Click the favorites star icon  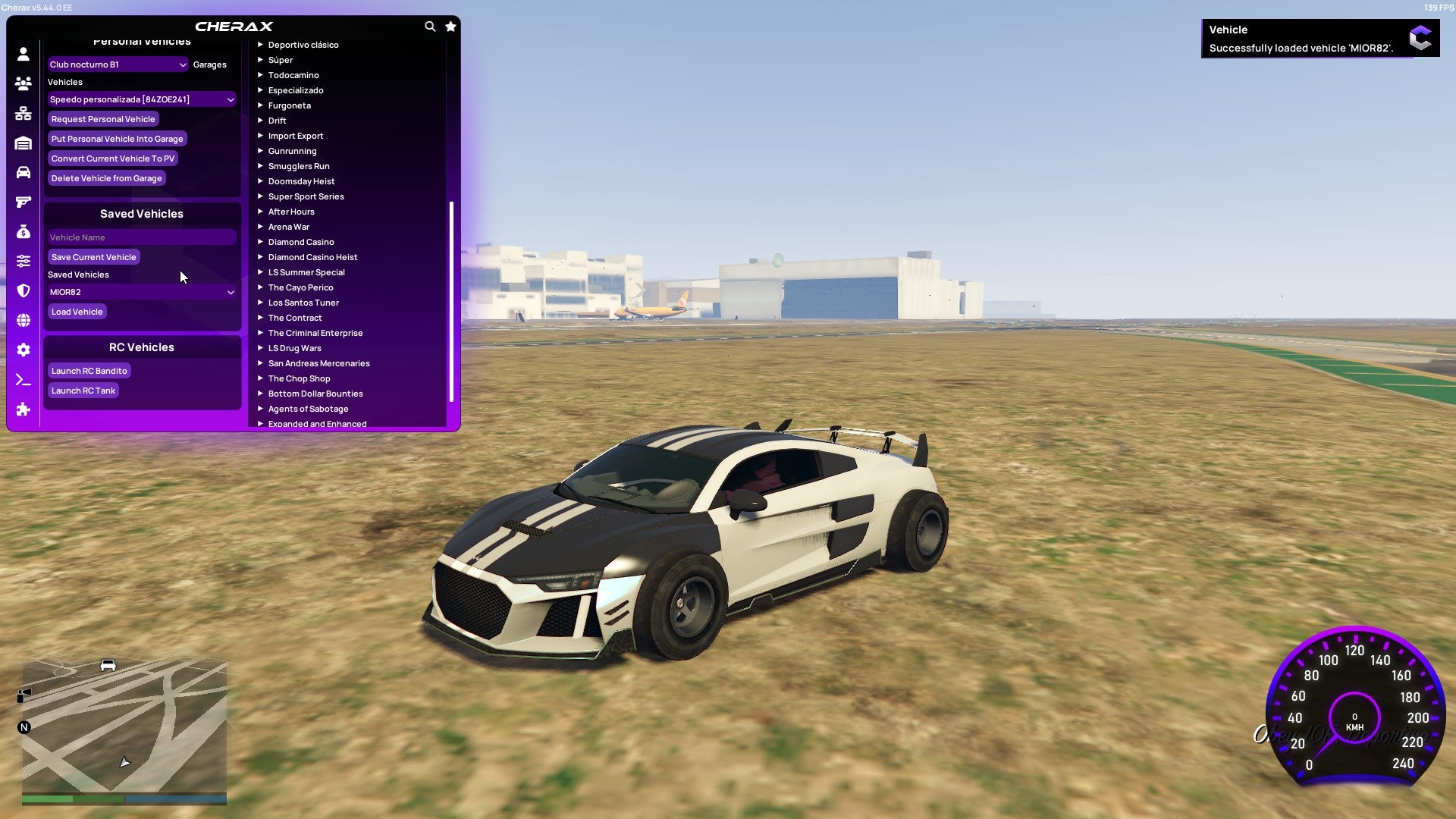coord(450,25)
